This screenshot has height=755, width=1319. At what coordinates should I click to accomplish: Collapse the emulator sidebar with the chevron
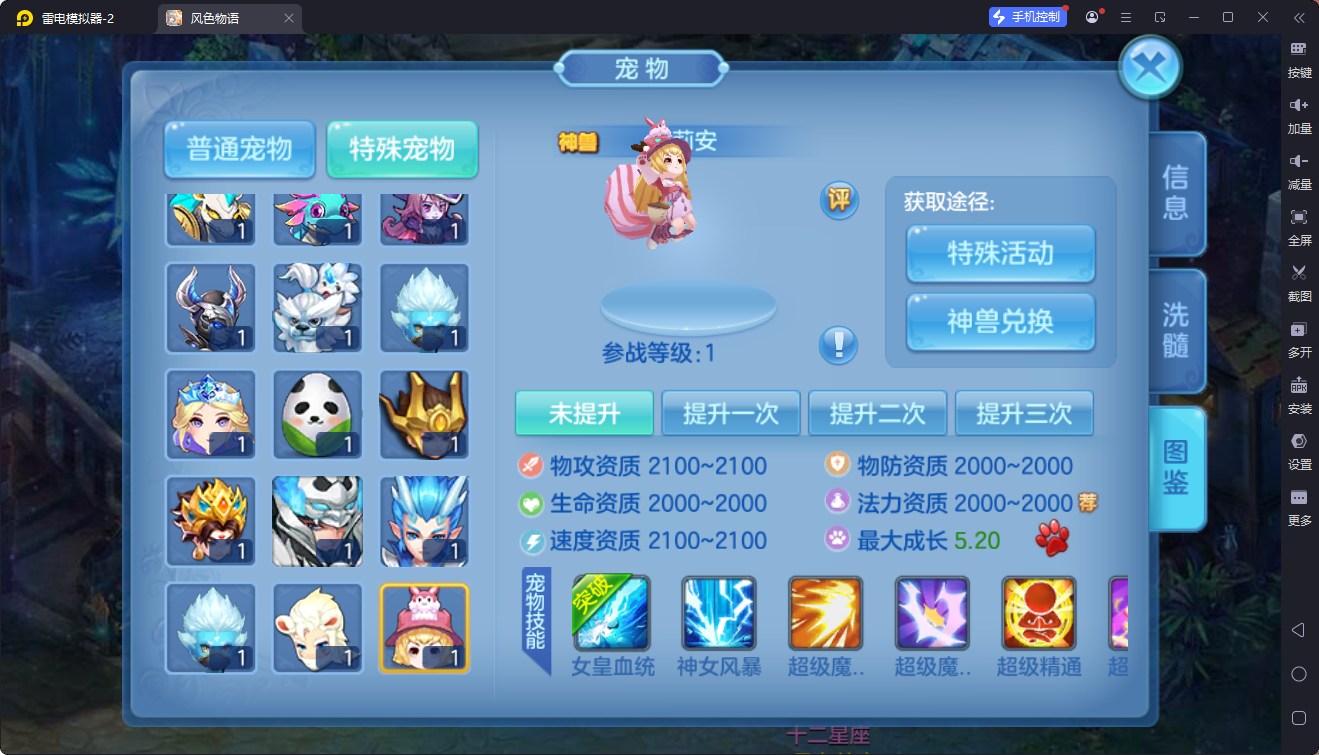(1299, 16)
